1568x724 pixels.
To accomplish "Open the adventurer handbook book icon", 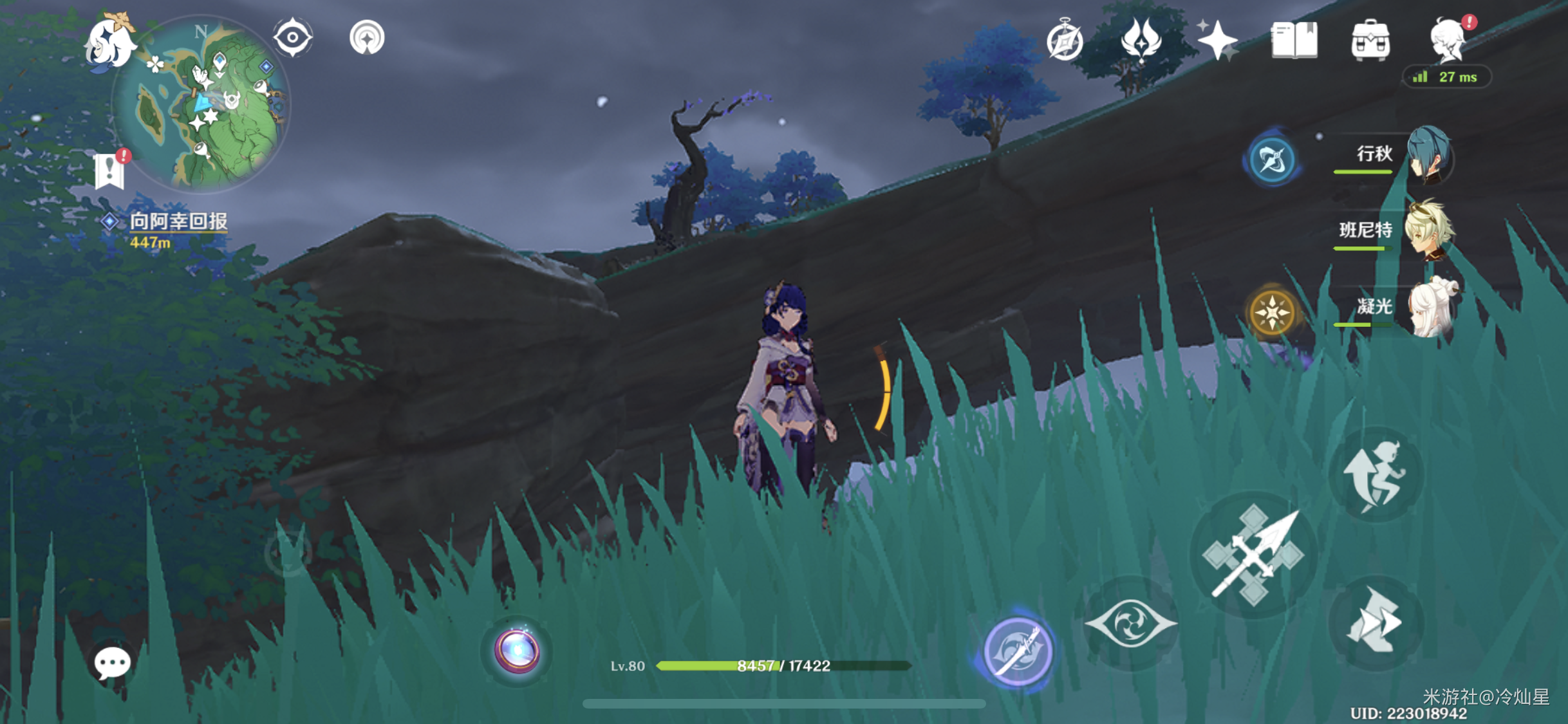I will 1294,41.
